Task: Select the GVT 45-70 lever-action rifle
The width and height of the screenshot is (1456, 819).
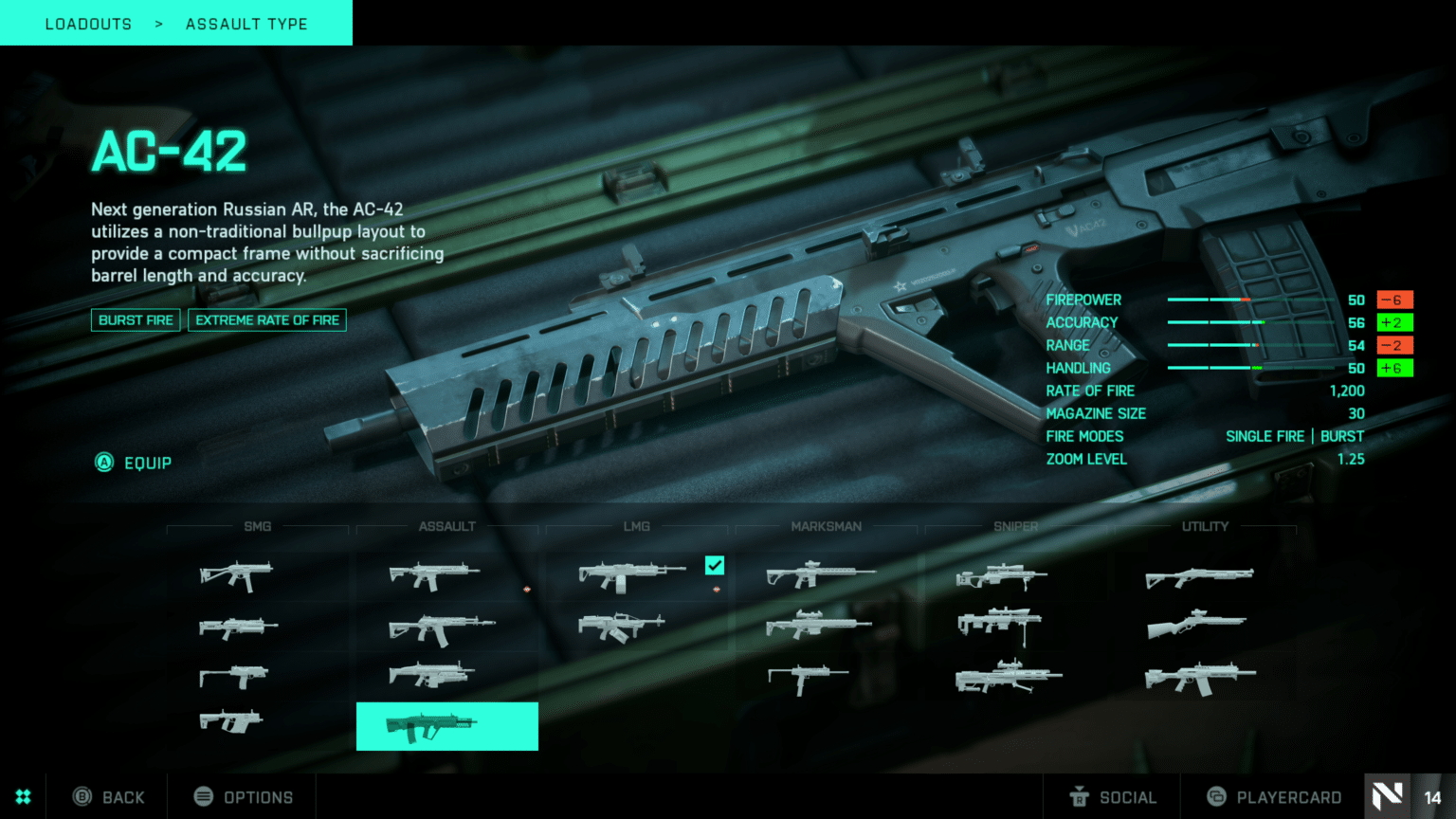Action: [x=1196, y=625]
